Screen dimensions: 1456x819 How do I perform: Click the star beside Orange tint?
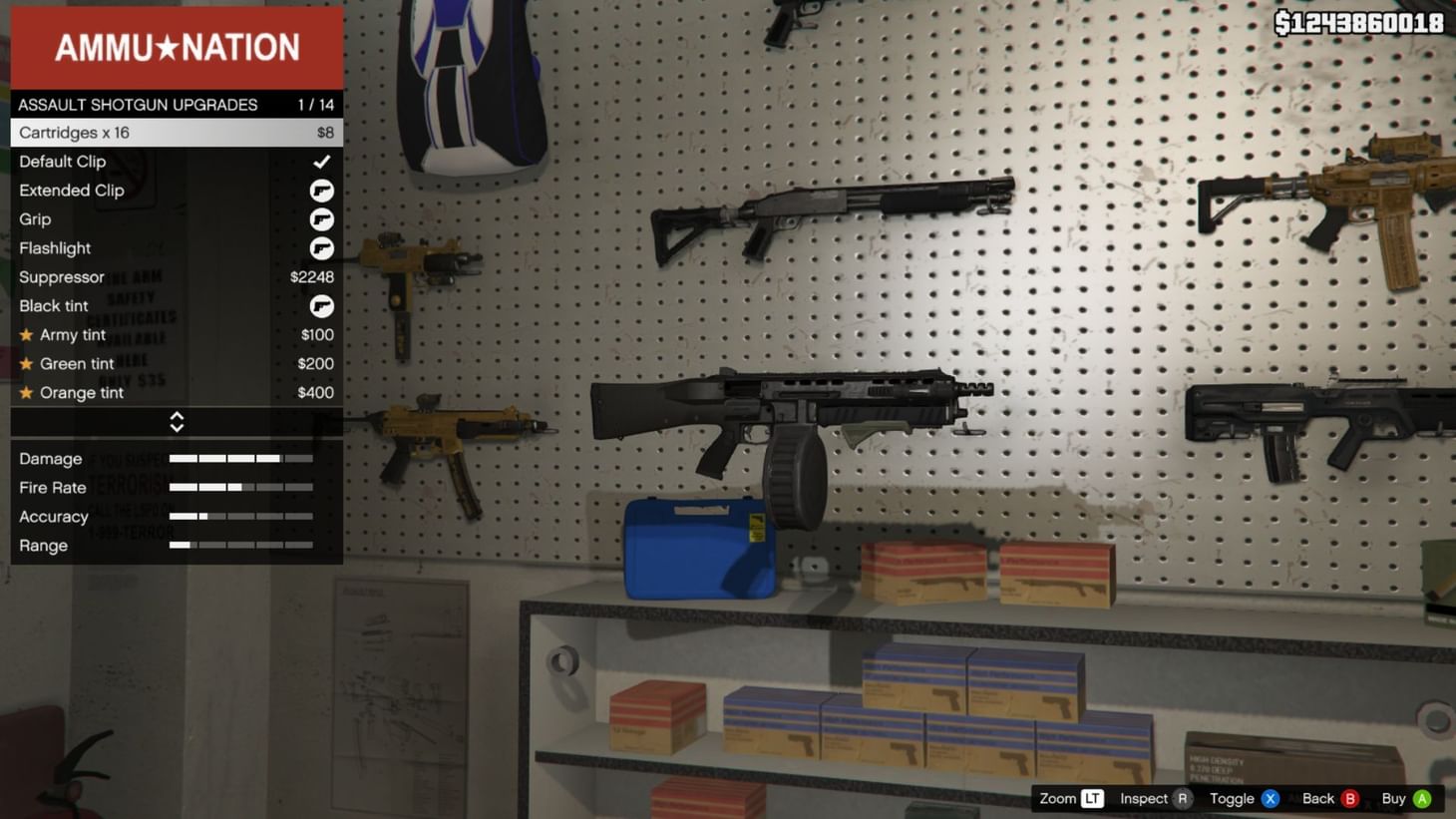coord(25,392)
